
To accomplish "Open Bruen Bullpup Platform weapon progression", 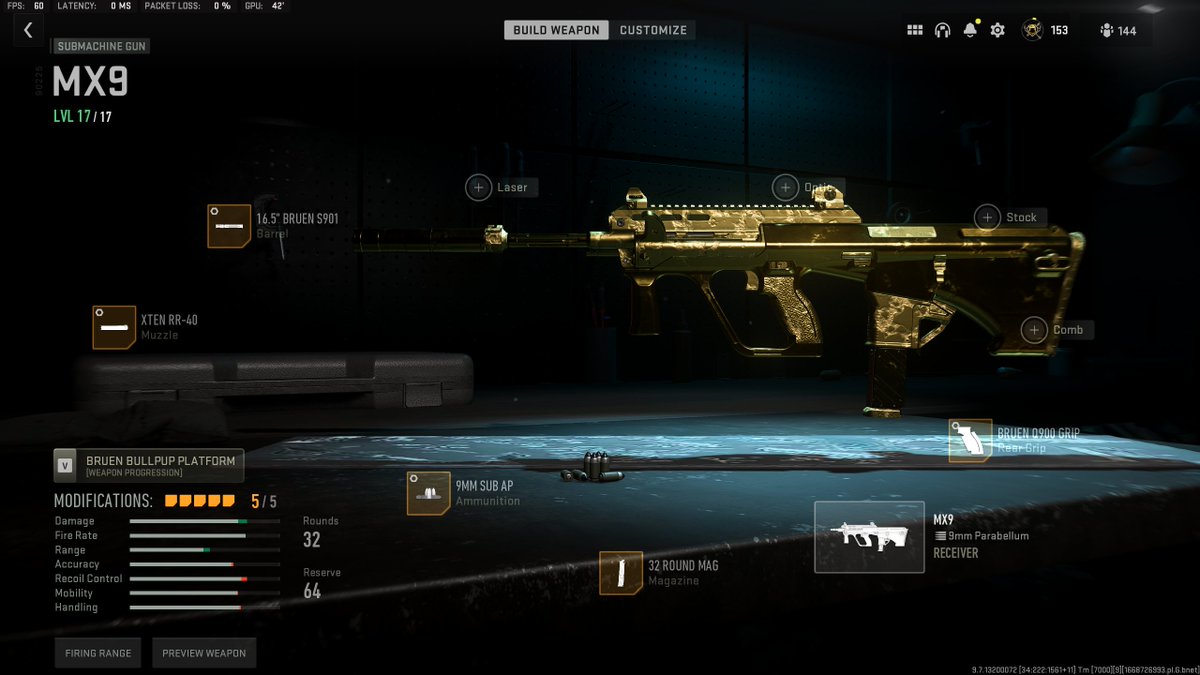I will 149,465.
